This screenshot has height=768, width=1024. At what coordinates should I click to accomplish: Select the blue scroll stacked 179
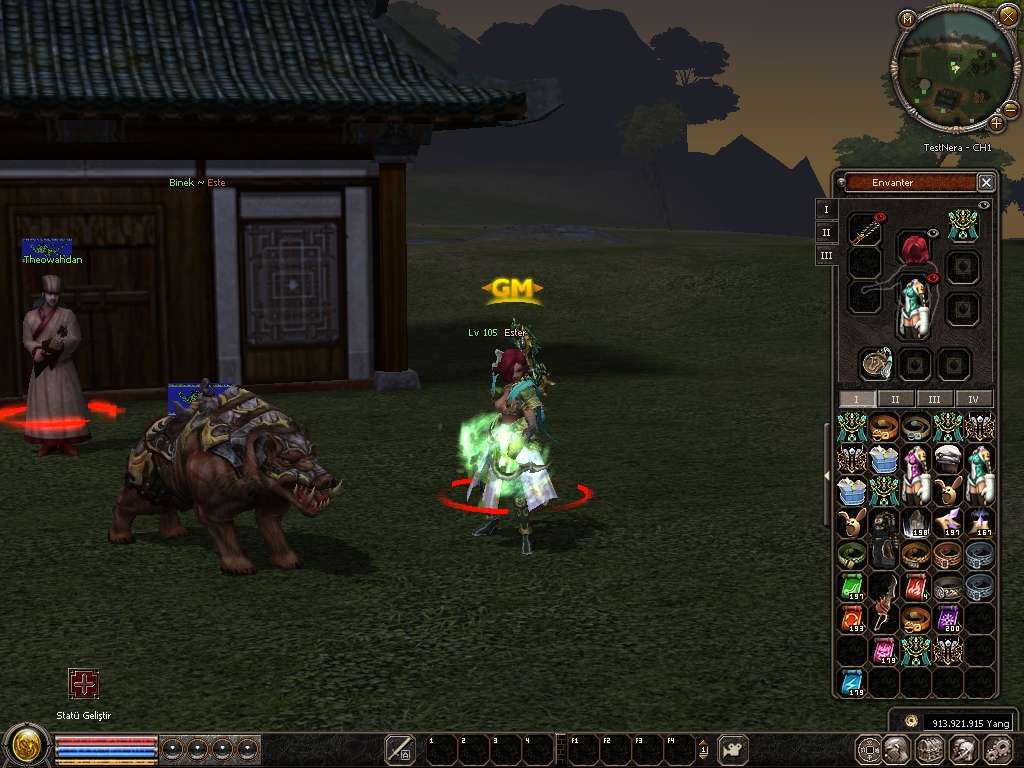coord(851,683)
